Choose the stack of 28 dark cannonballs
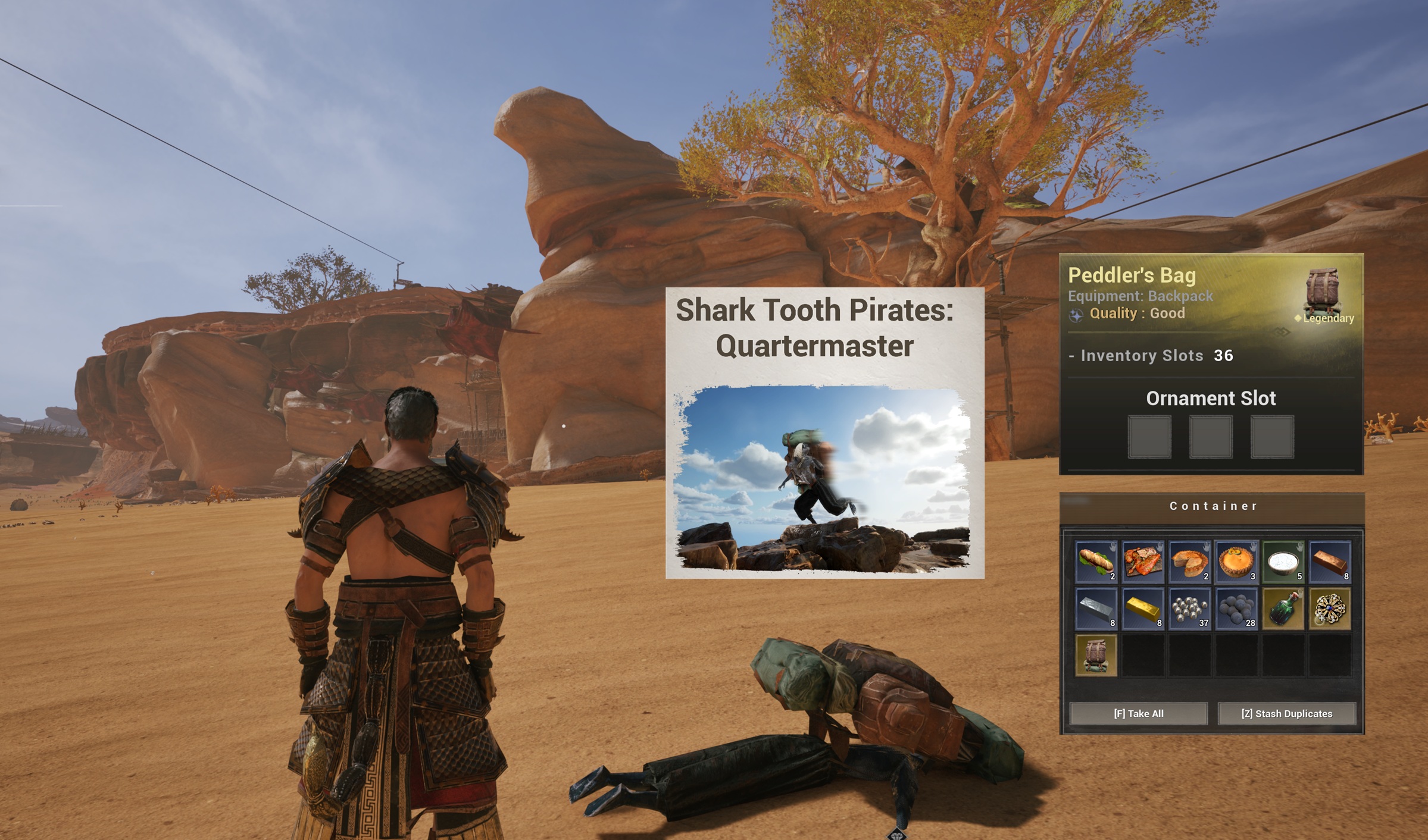Viewport: 1428px width, 840px height. click(x=1236, y=609)
